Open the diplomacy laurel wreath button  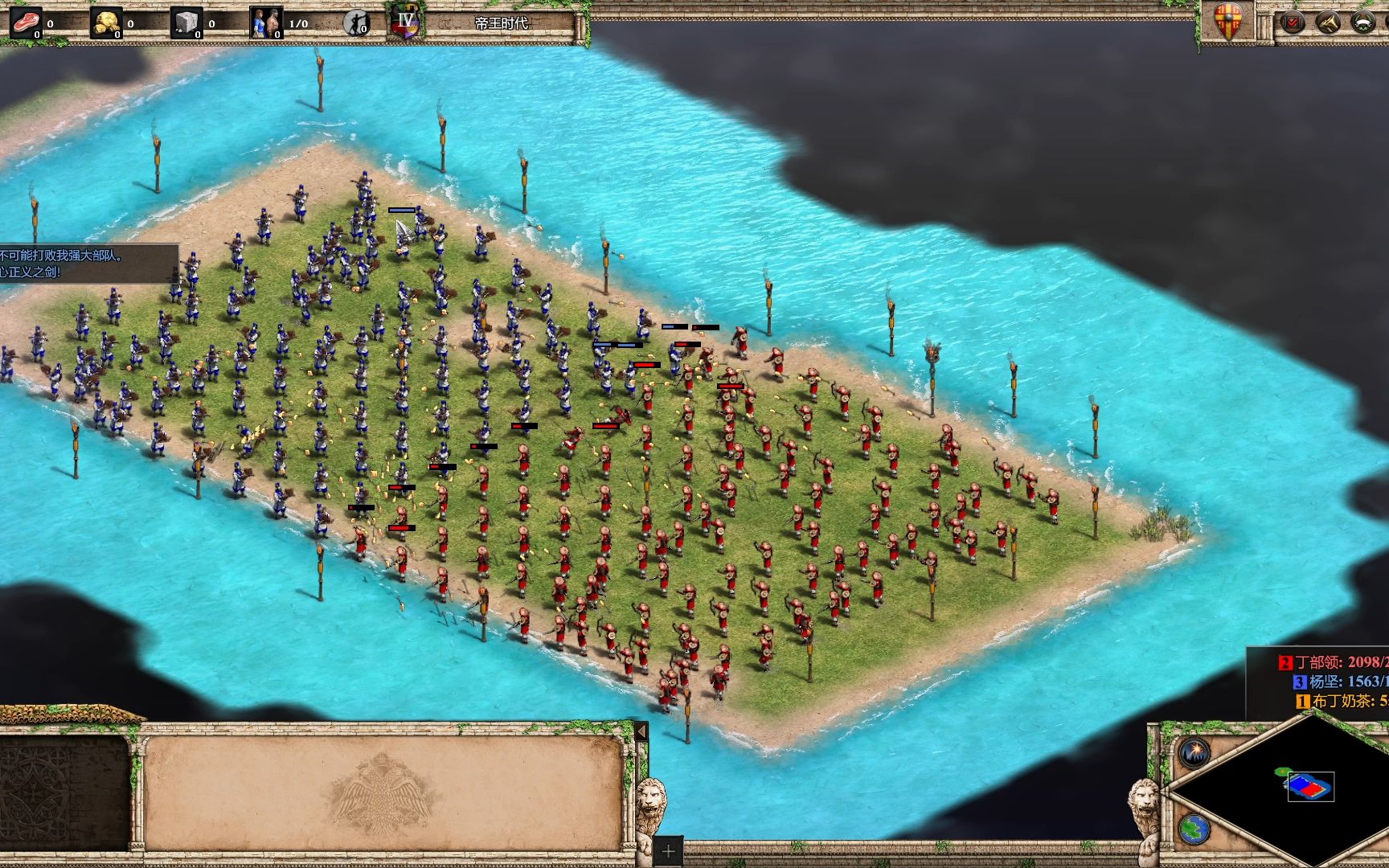coord(1363,23)
